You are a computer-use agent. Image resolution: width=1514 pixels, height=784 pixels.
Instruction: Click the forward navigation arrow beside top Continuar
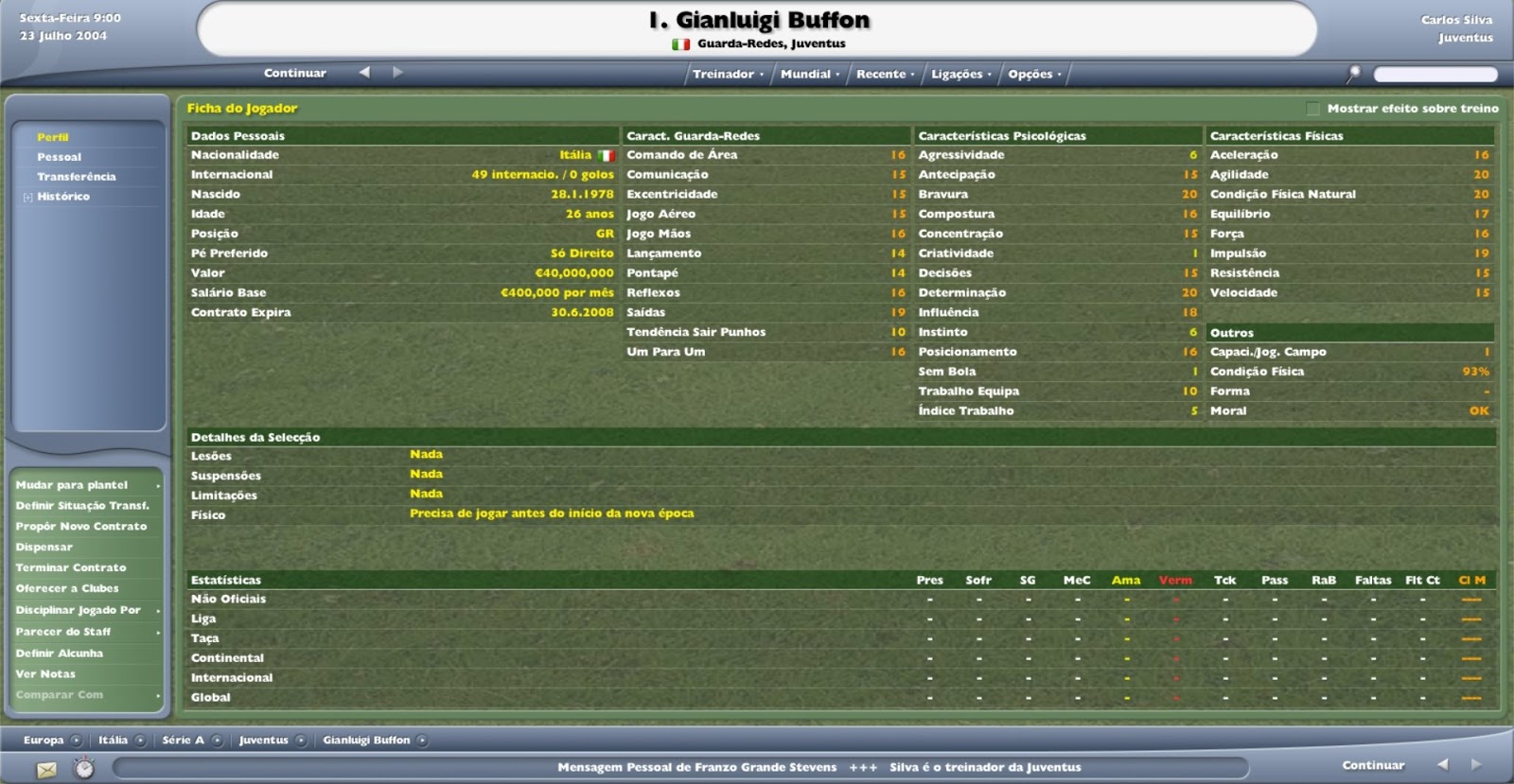(396, 71)
